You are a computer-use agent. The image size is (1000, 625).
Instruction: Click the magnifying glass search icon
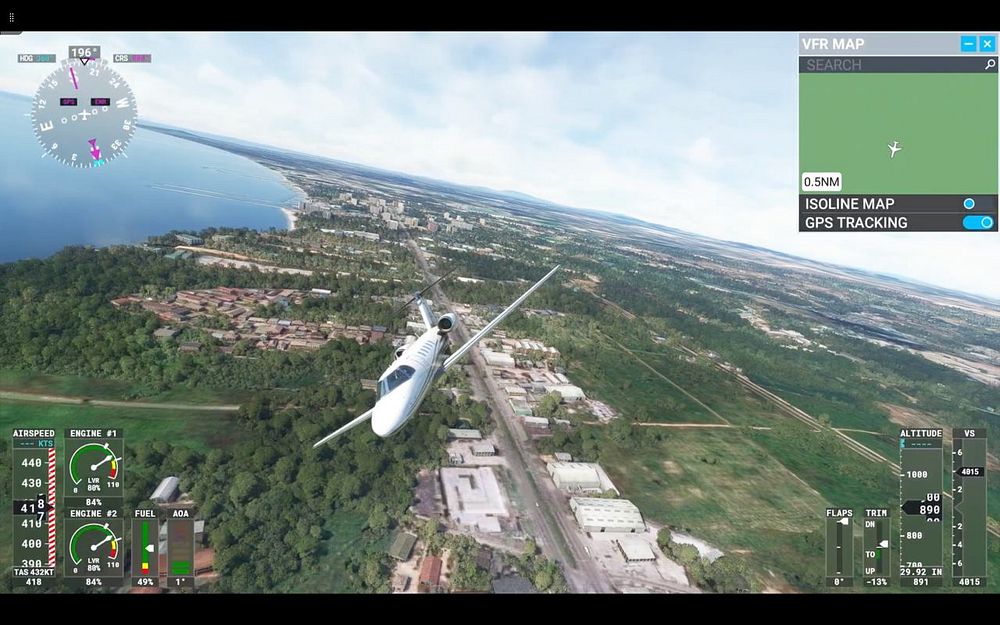(990, 65)
